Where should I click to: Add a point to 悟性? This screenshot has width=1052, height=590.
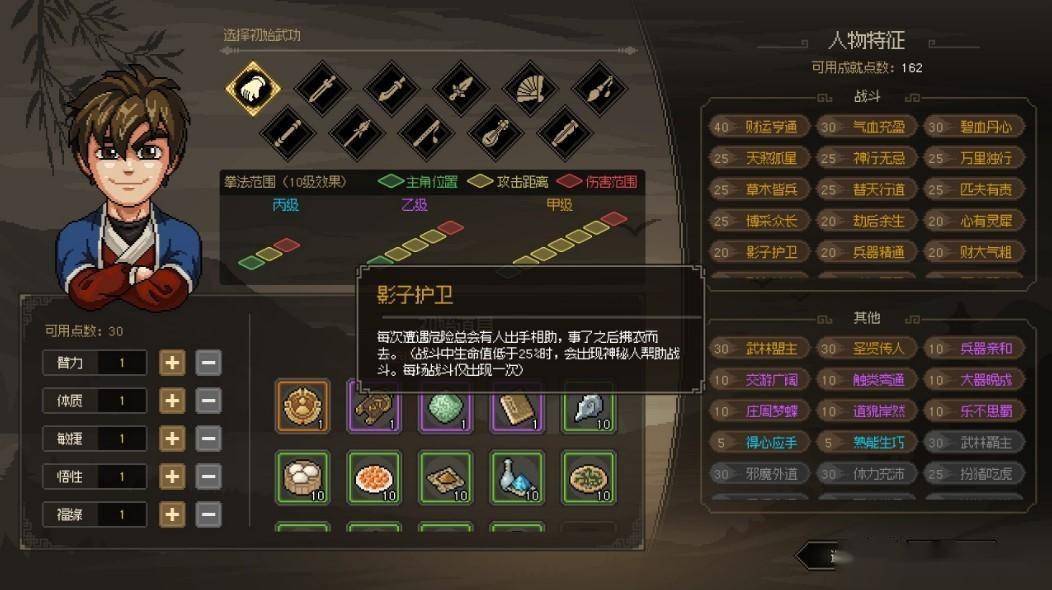tap(173, 477)
